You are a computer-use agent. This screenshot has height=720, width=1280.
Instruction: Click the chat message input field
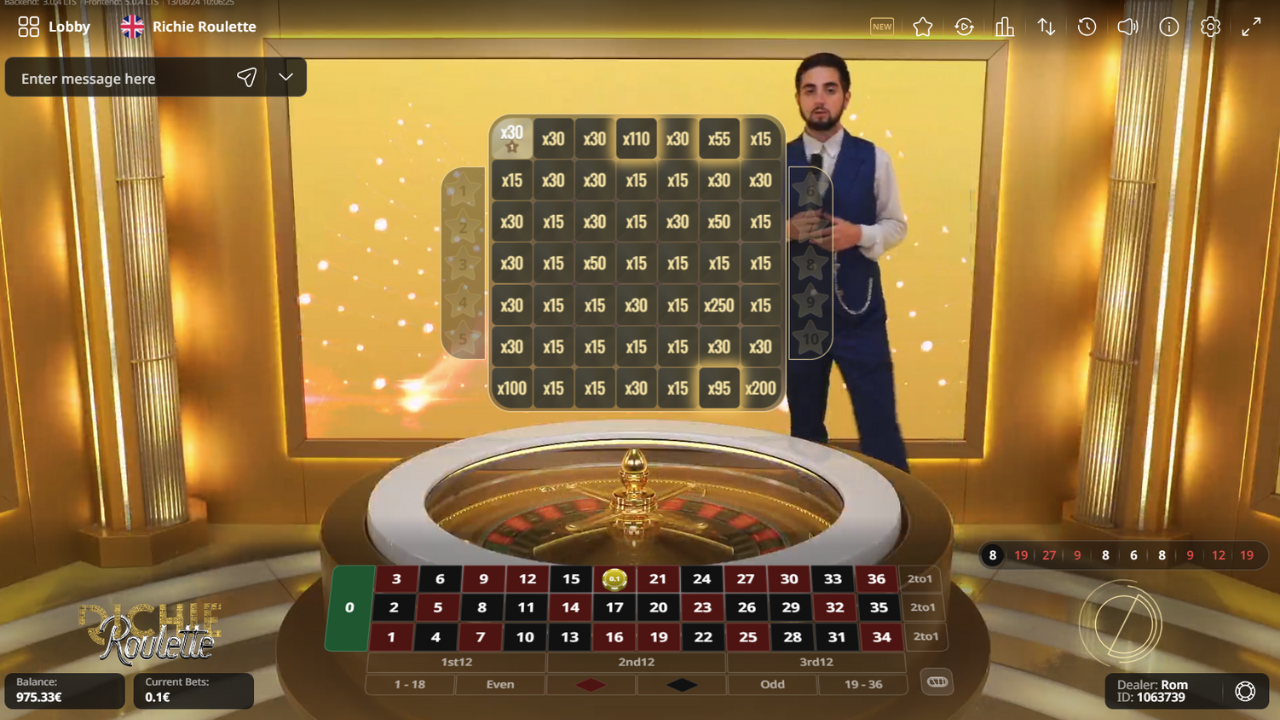click(120, 77)
